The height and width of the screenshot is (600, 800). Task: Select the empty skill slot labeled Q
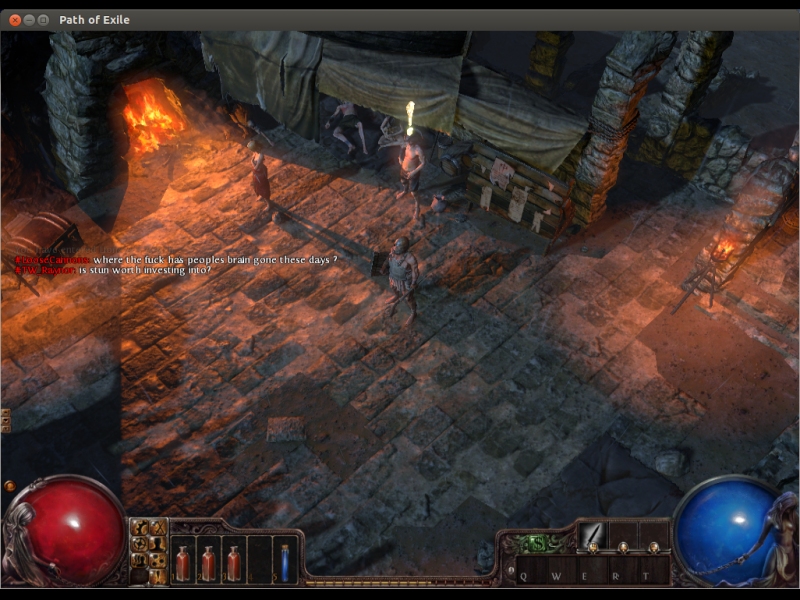click(530, 574)
